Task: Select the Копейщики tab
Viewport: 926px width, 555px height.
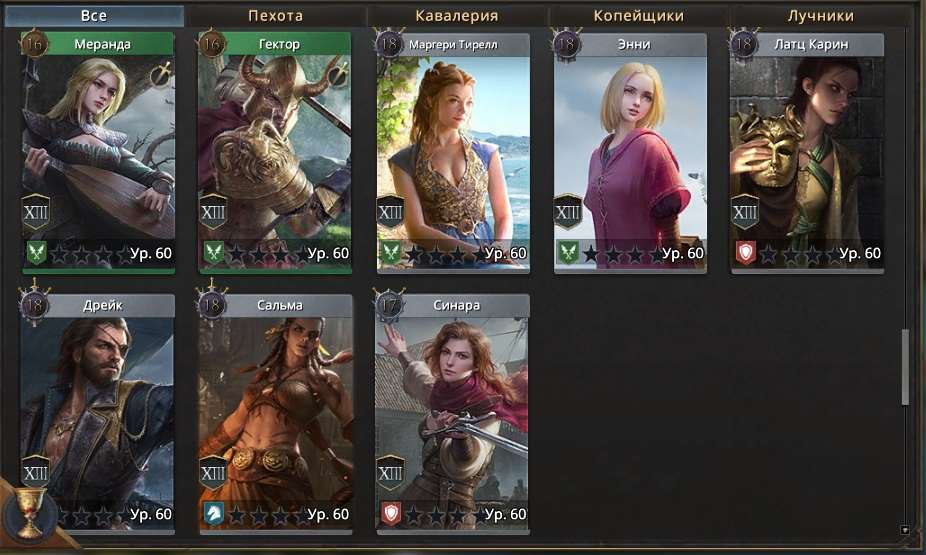Action: tap(638, 16)
